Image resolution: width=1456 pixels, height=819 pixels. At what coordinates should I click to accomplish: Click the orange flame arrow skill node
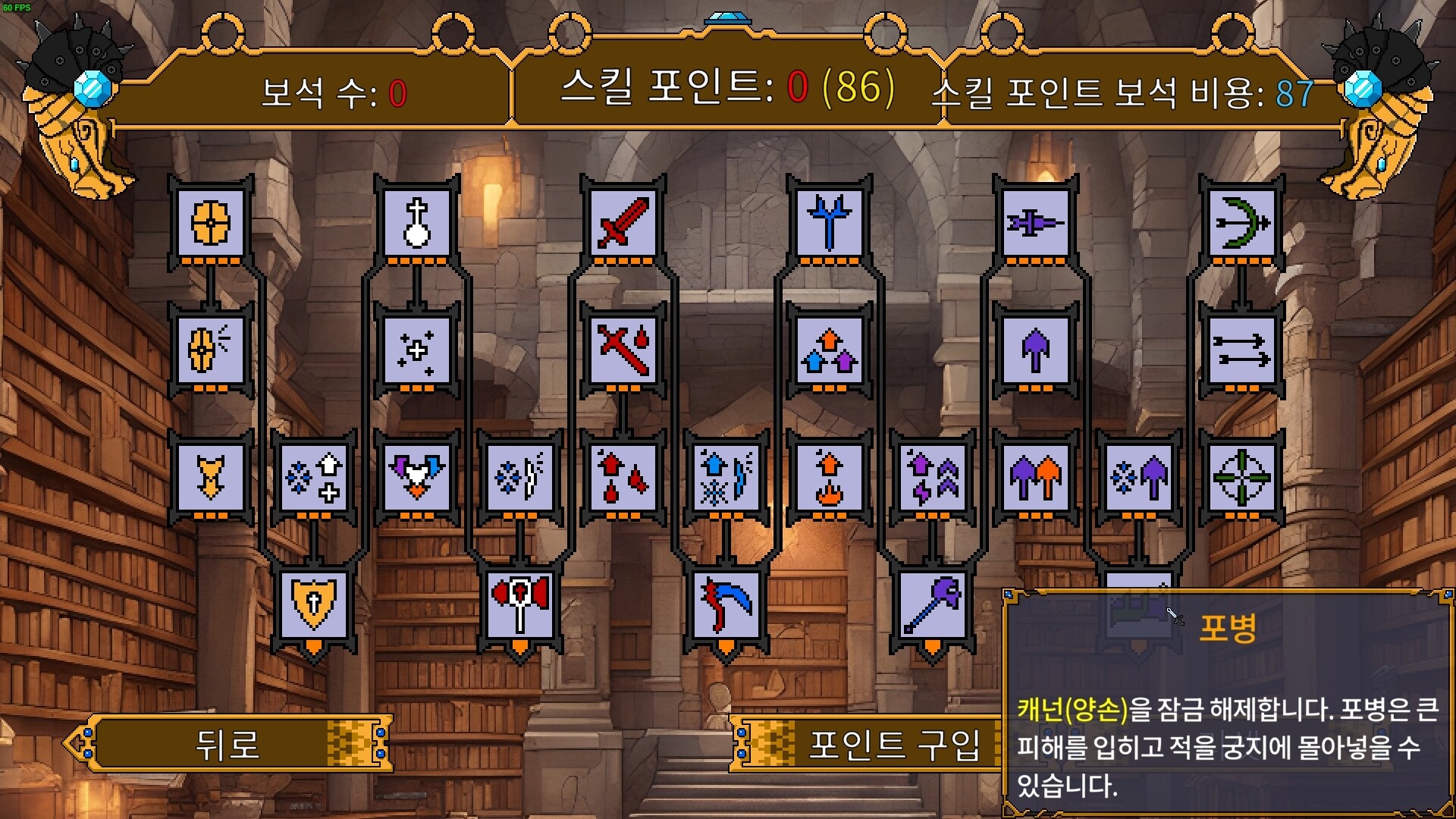pyautogui.click(x=830, y=479)
